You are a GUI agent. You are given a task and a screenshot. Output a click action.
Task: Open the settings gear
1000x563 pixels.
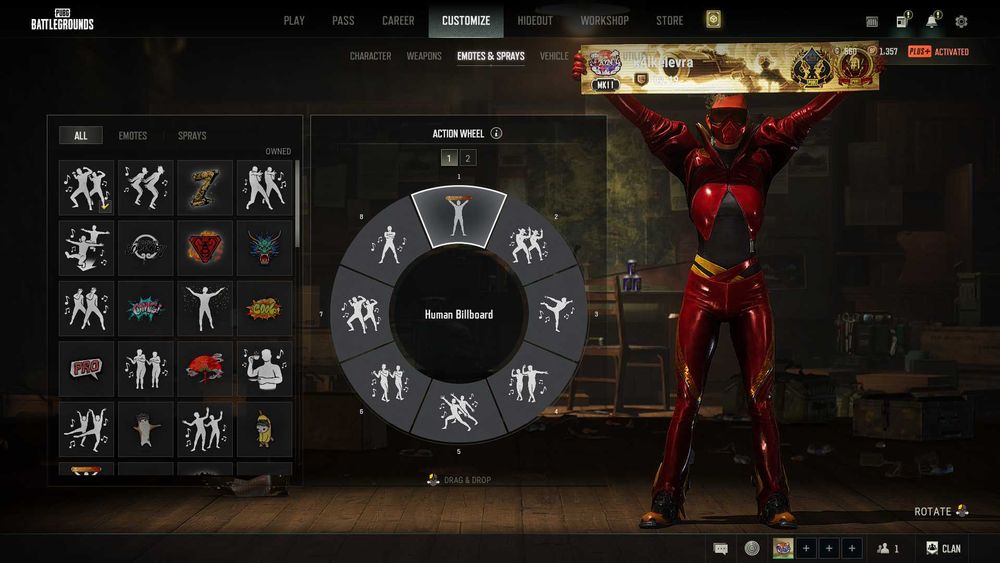961,21
